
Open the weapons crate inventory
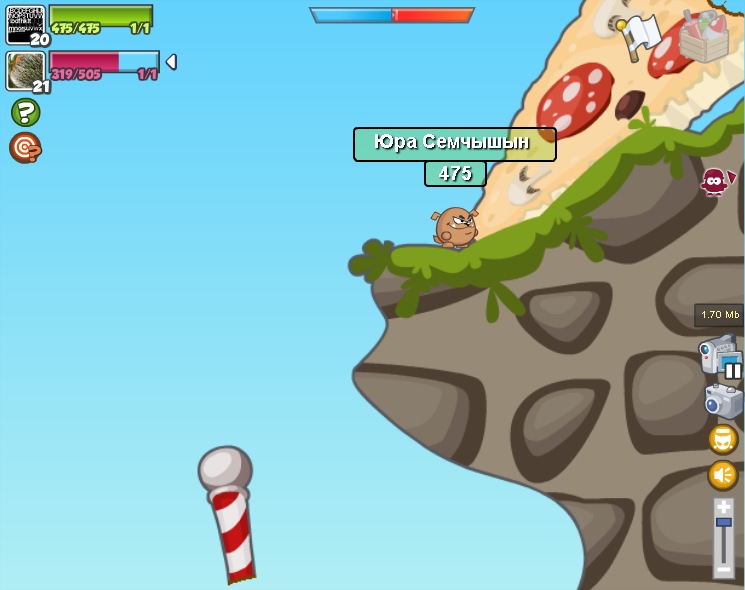click(x=704, y=36)
